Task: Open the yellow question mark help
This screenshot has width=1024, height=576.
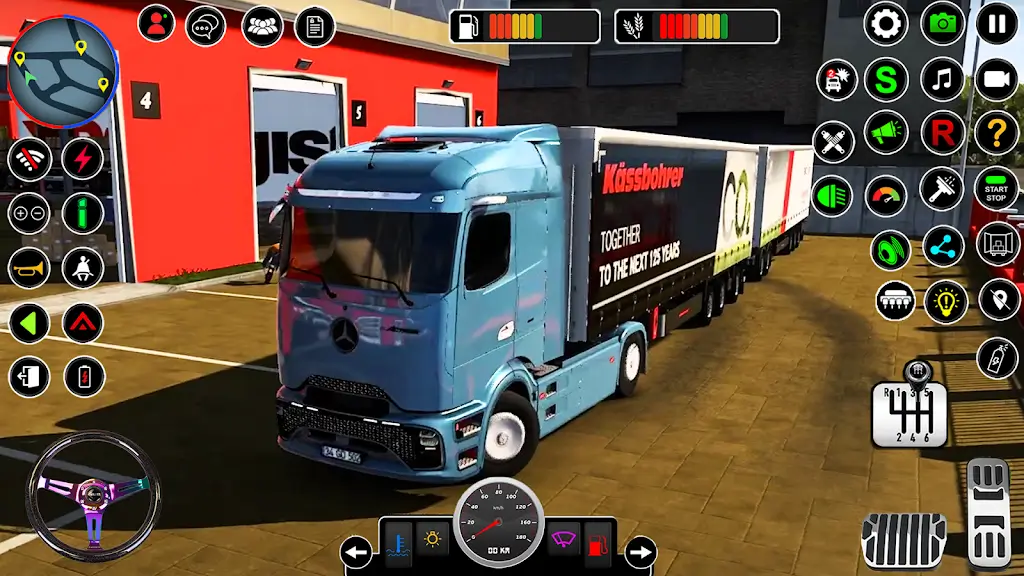Action: (x=996, y=132)
